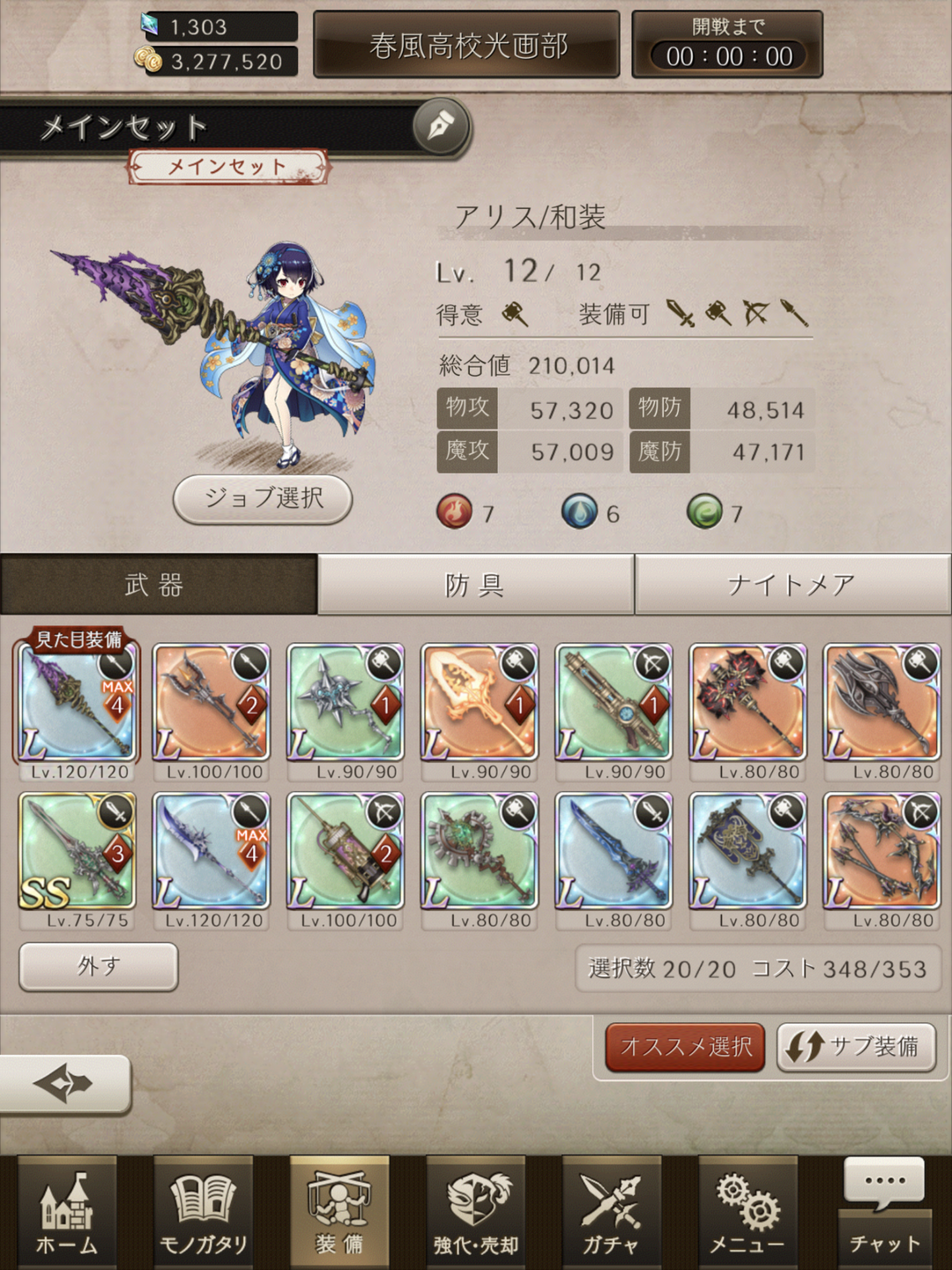Open the ホーム home screen
The image size is (952, 1270).
(67, 1213)
